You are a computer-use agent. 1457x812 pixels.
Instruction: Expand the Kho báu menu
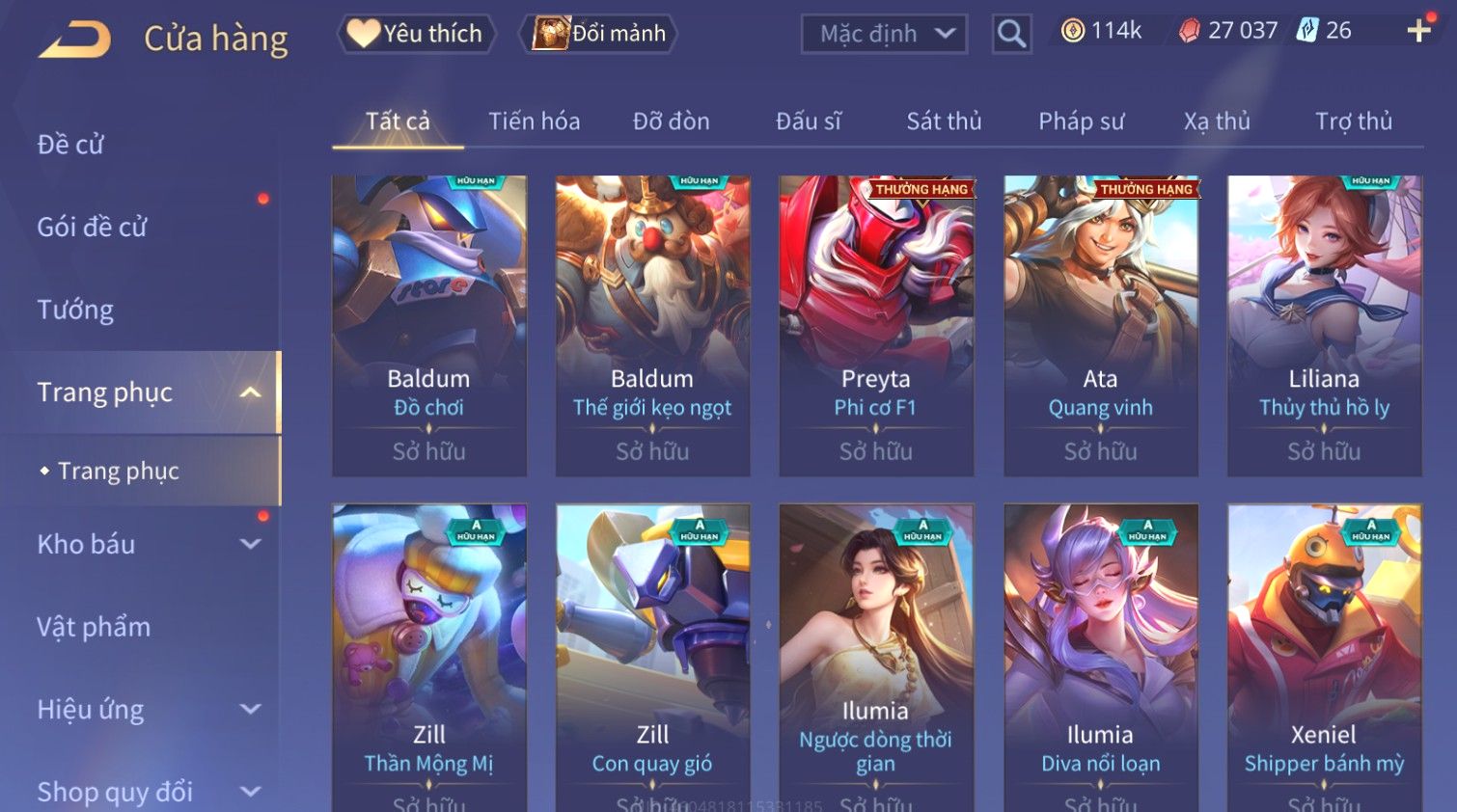(145, 544)
